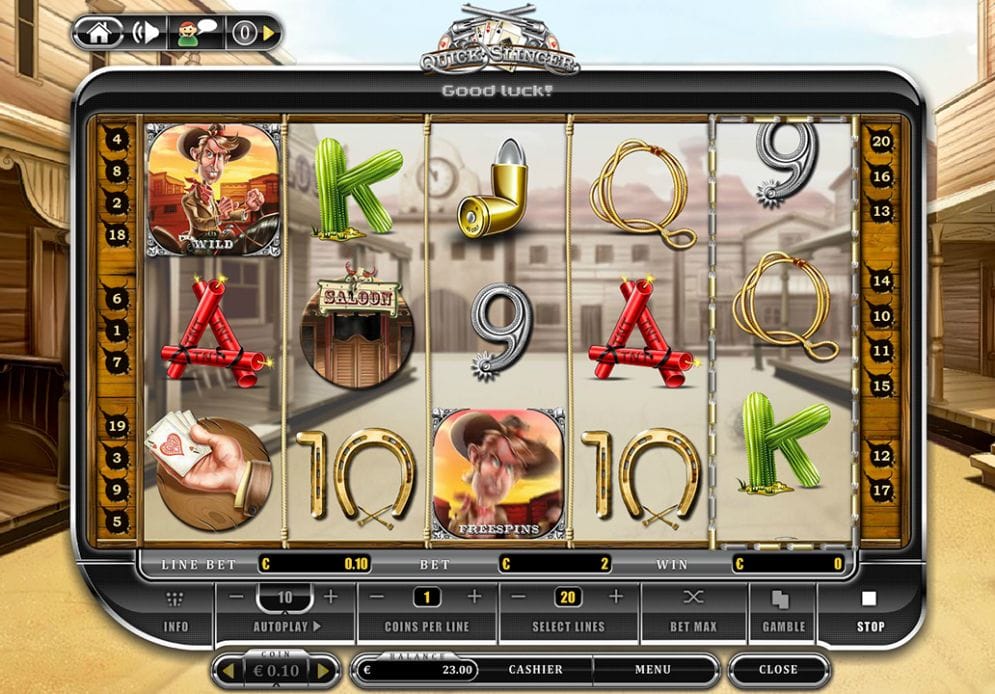Click the home icon button
The width and height of the screenshot is (995, 694).
coord(98,32)
